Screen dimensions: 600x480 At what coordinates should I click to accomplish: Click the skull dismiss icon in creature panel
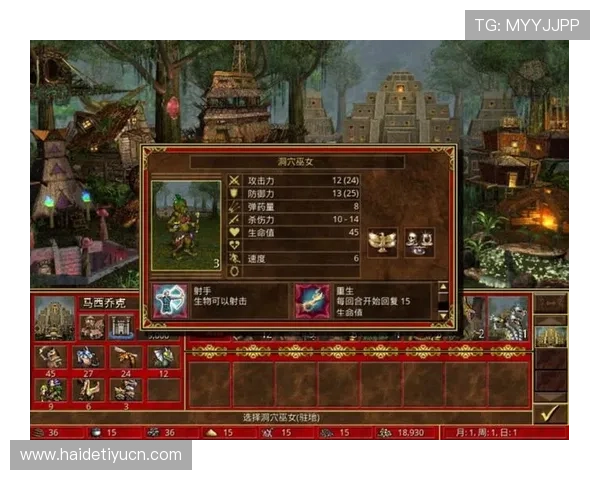click(419, 242)
